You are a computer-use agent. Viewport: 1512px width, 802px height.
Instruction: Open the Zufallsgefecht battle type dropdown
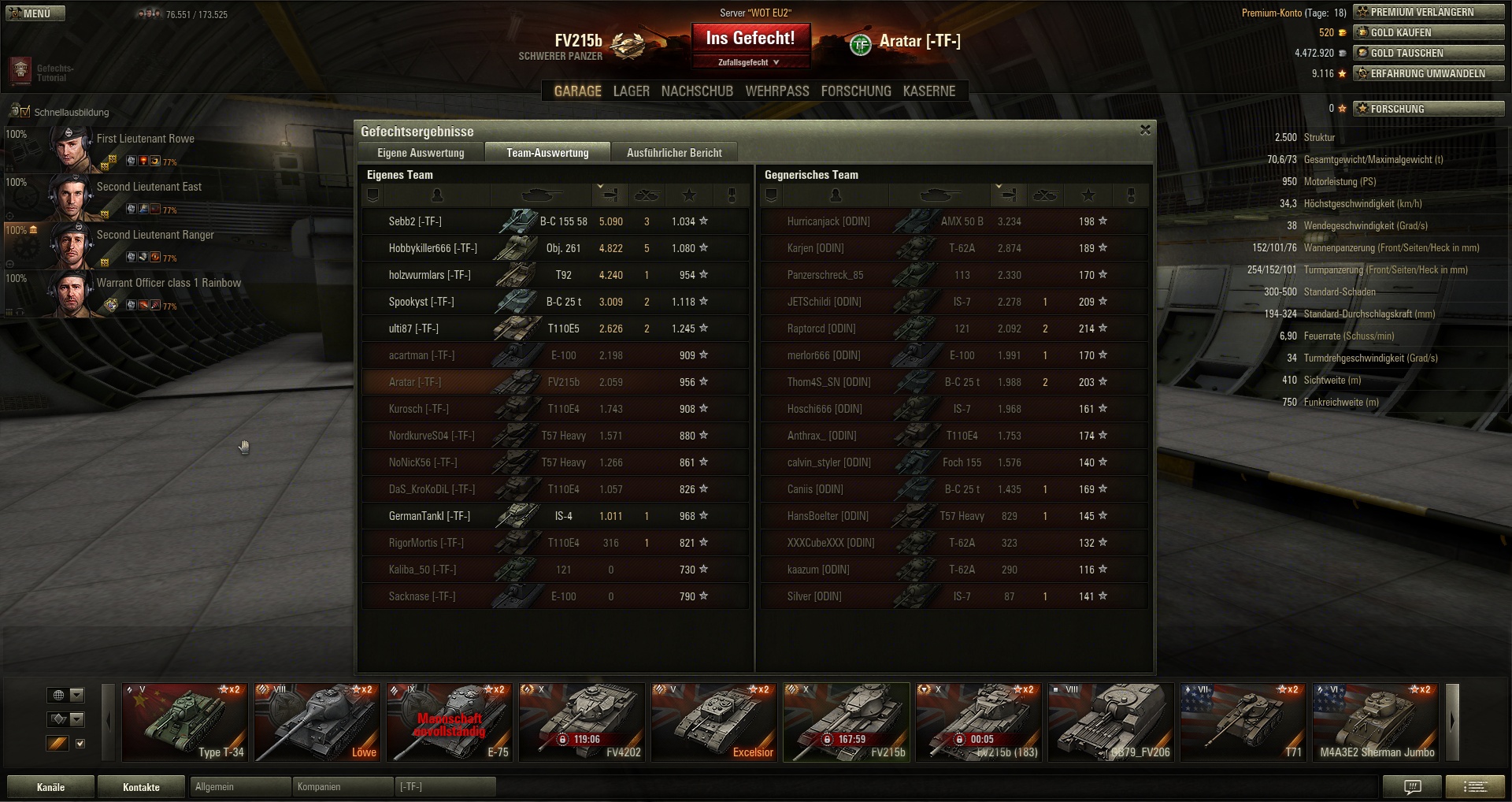point(749,62)
